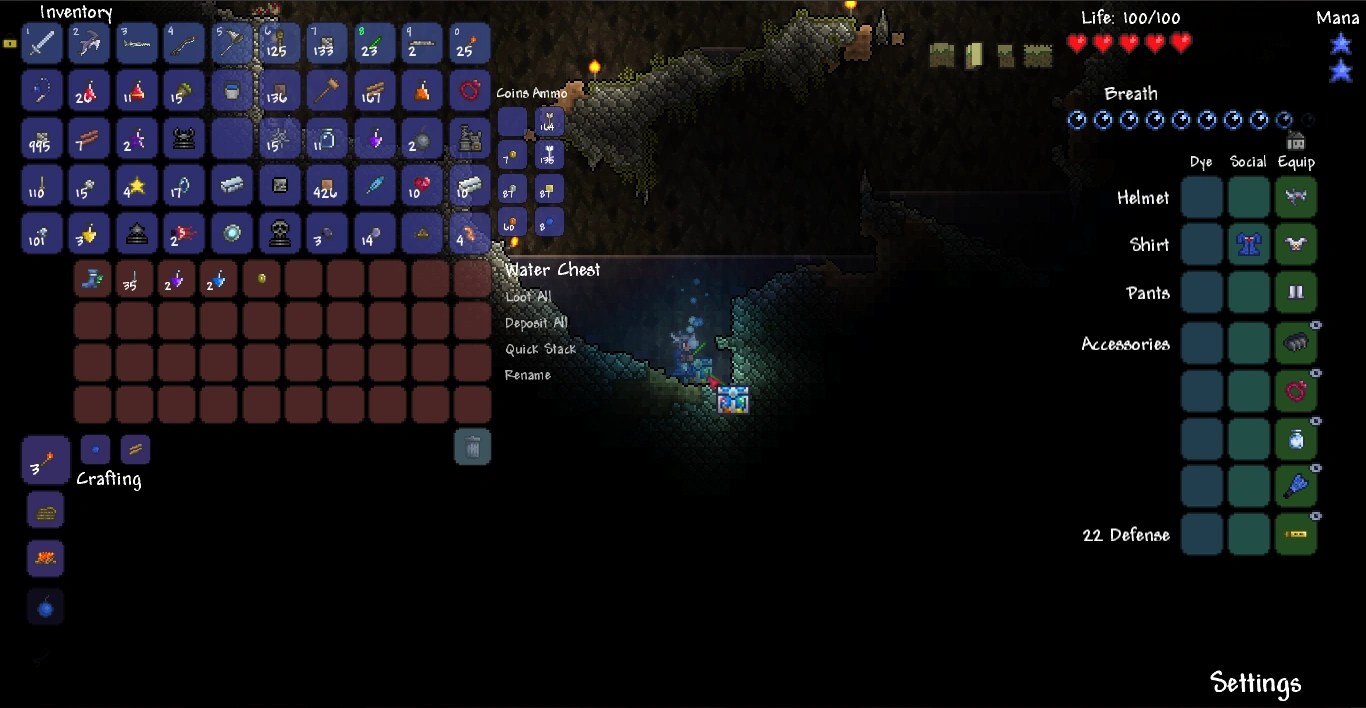Click the trash can slot
1366x708 pixels.
(x=473, y=446)
